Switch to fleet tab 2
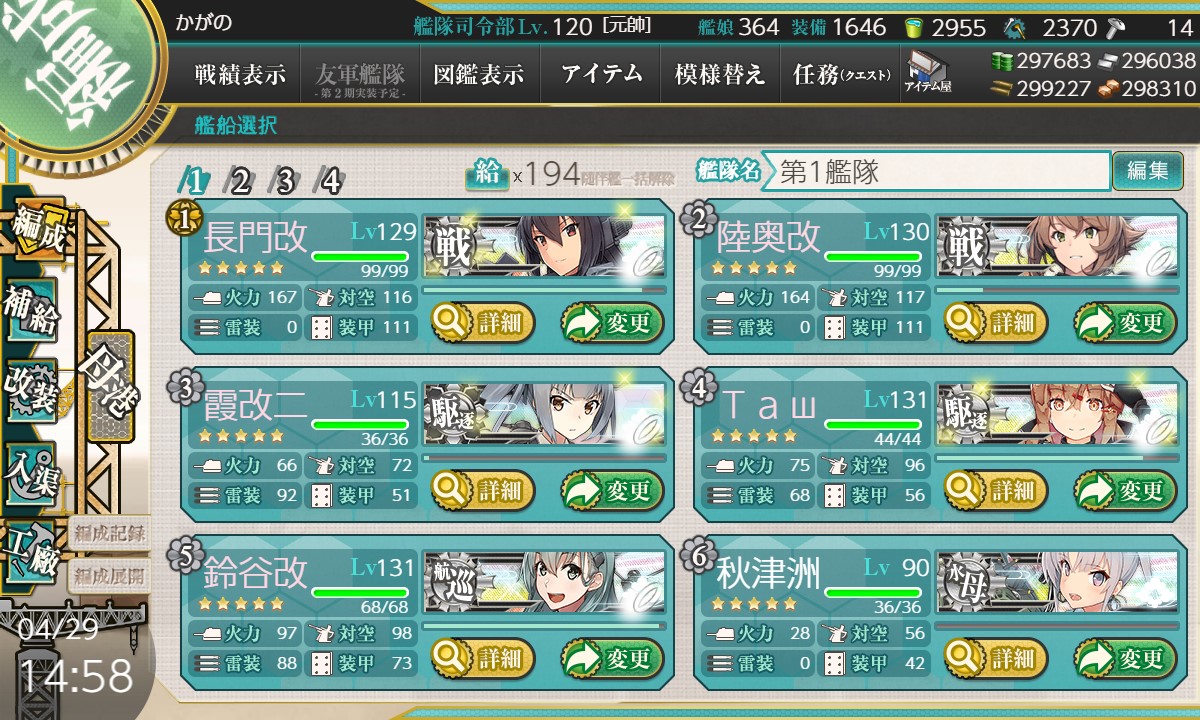The height and width of the screenshot is (720, 1200). [x=240, y=181]
